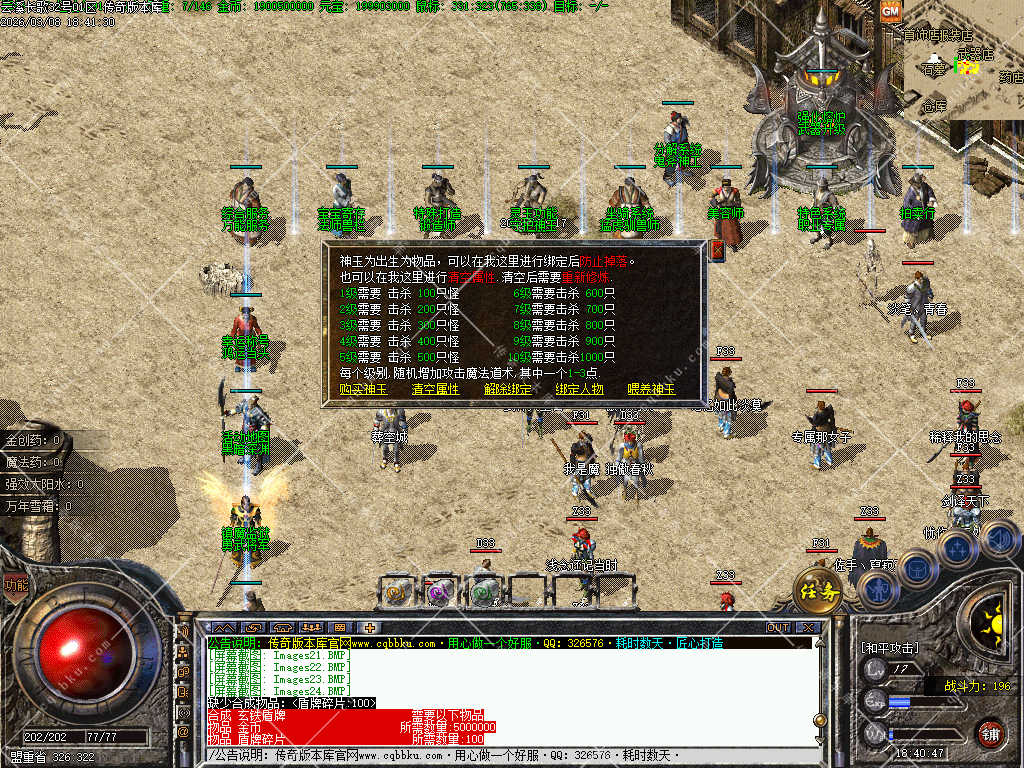Close the chat panel with X button
Image resolution: width=1024 pixels, height=768 pixels.
click(x=807, y=628)
